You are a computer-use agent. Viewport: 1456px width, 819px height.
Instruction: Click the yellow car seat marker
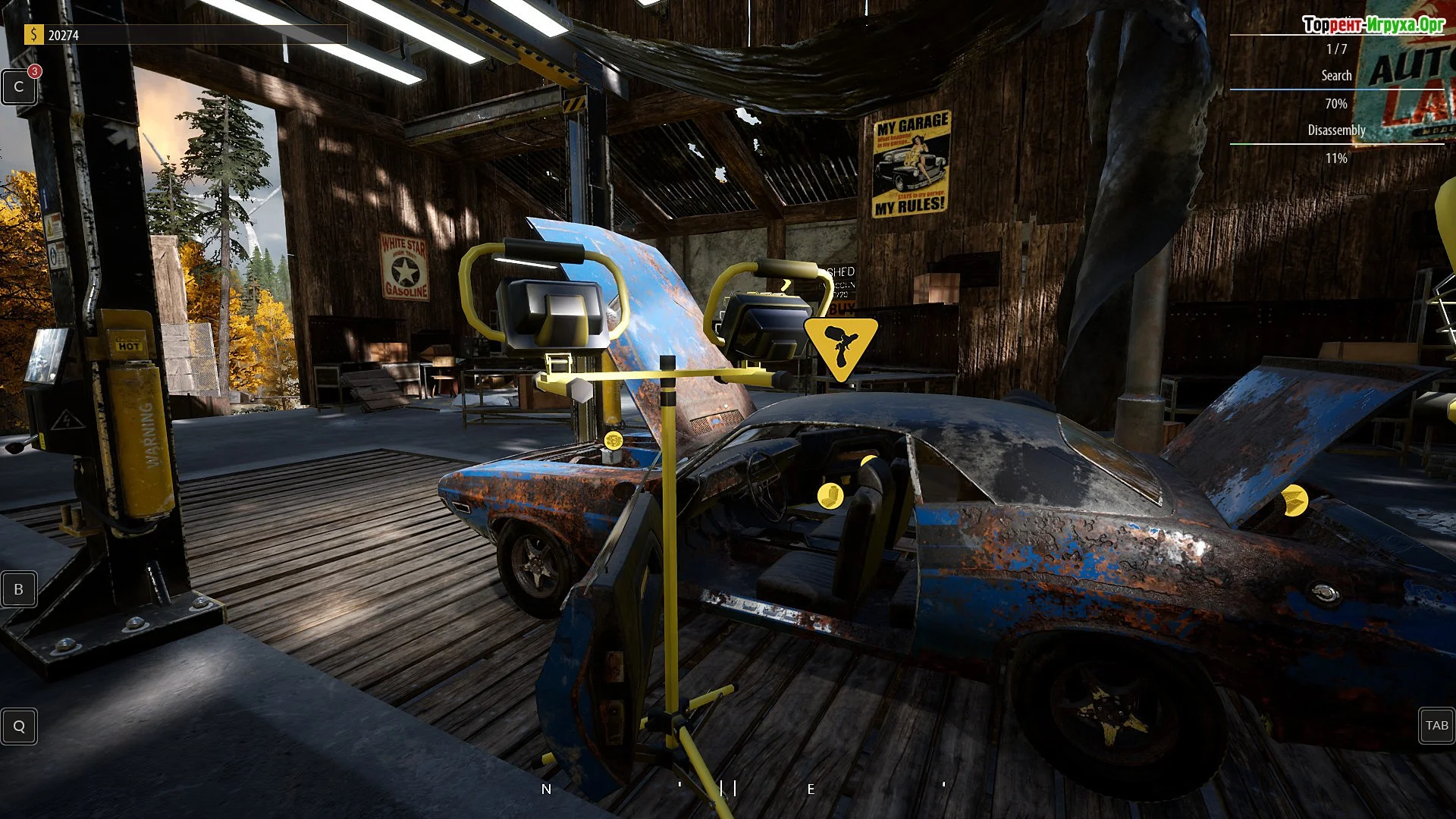pos(830,496)
